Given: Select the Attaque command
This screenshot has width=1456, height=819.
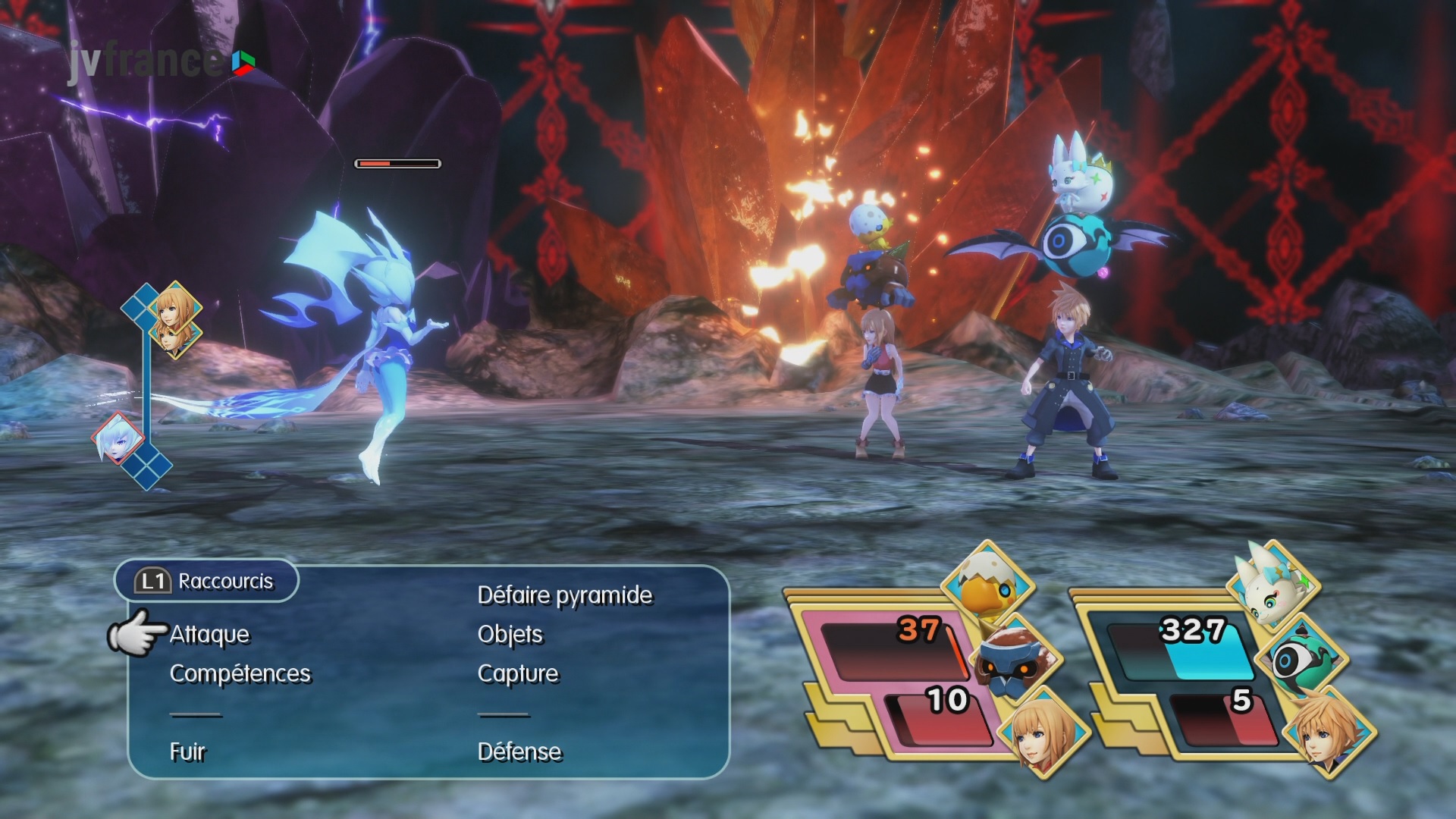Looking at the screenshot, I should (209, 635).
